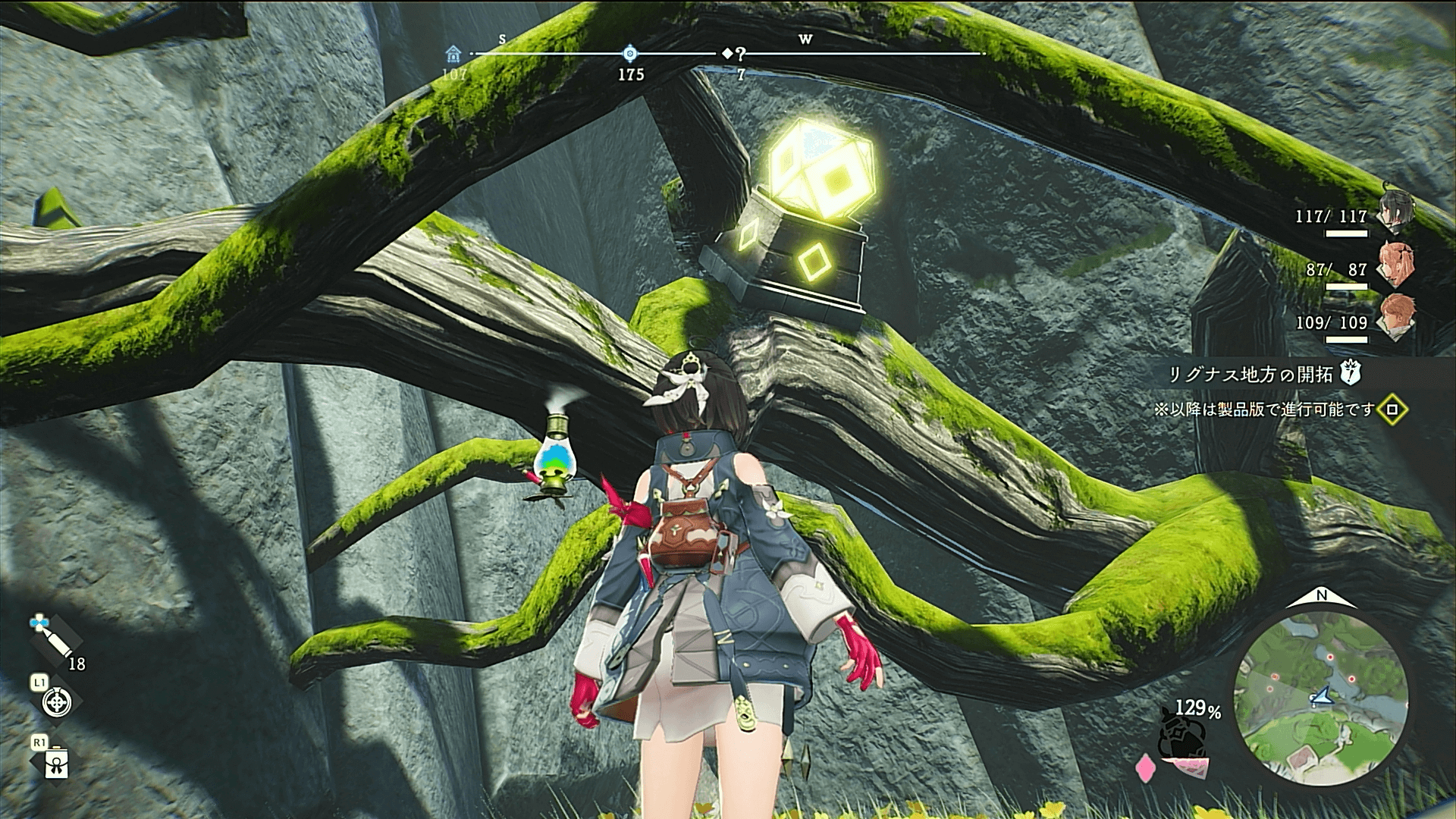
Task: Click the house marker on the compass
Action: click(x=453, y=54)
